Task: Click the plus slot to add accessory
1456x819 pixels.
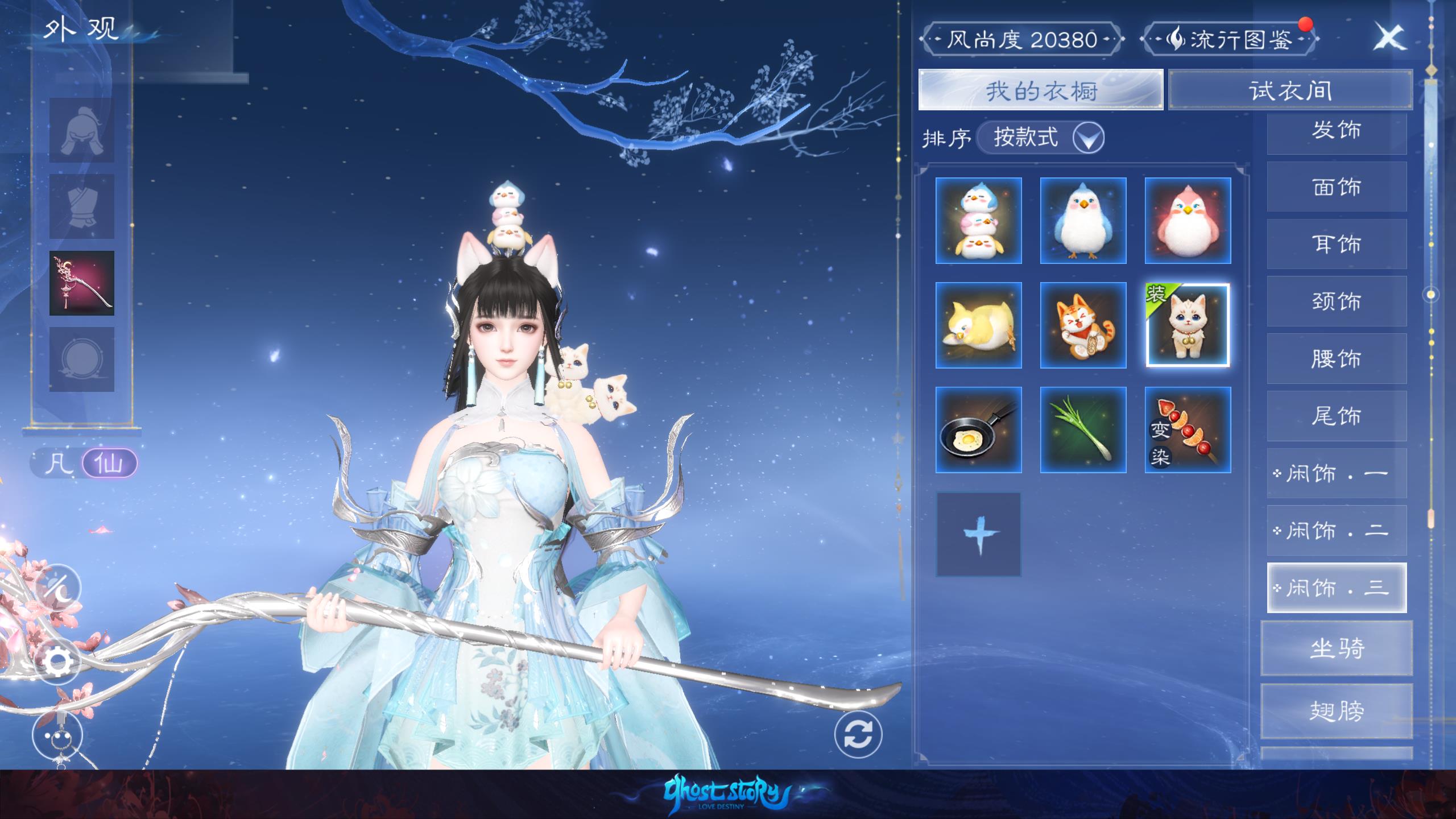Action: pos(978,535)
